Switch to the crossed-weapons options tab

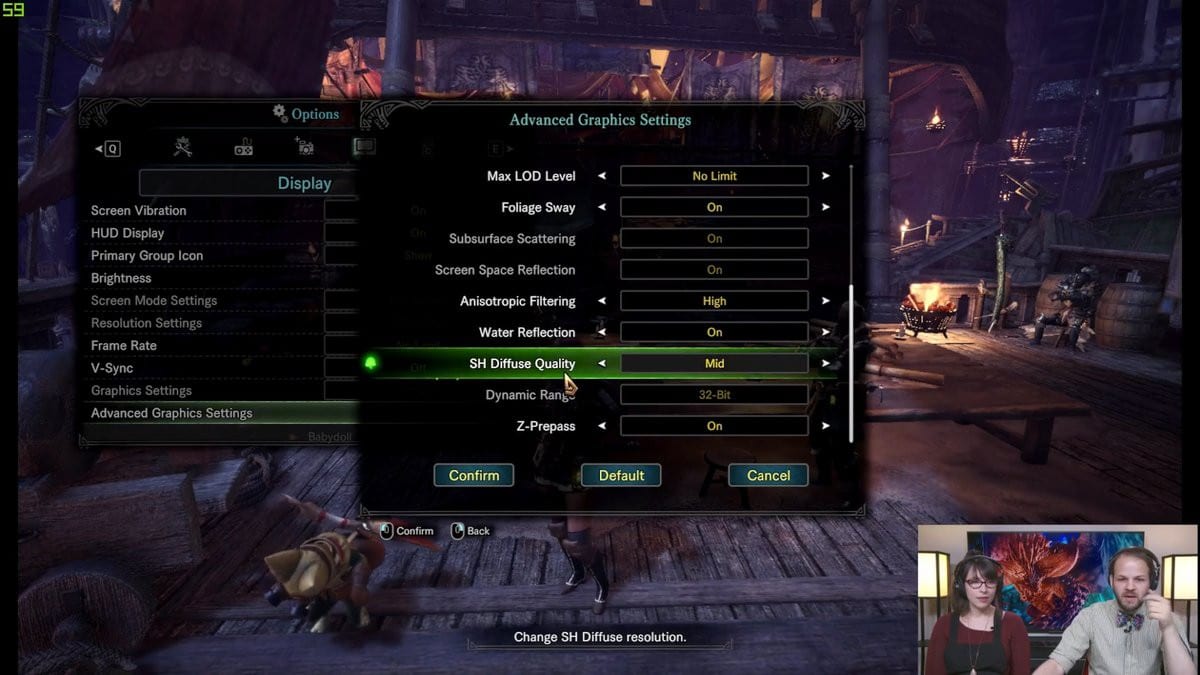tap(182, 148)
